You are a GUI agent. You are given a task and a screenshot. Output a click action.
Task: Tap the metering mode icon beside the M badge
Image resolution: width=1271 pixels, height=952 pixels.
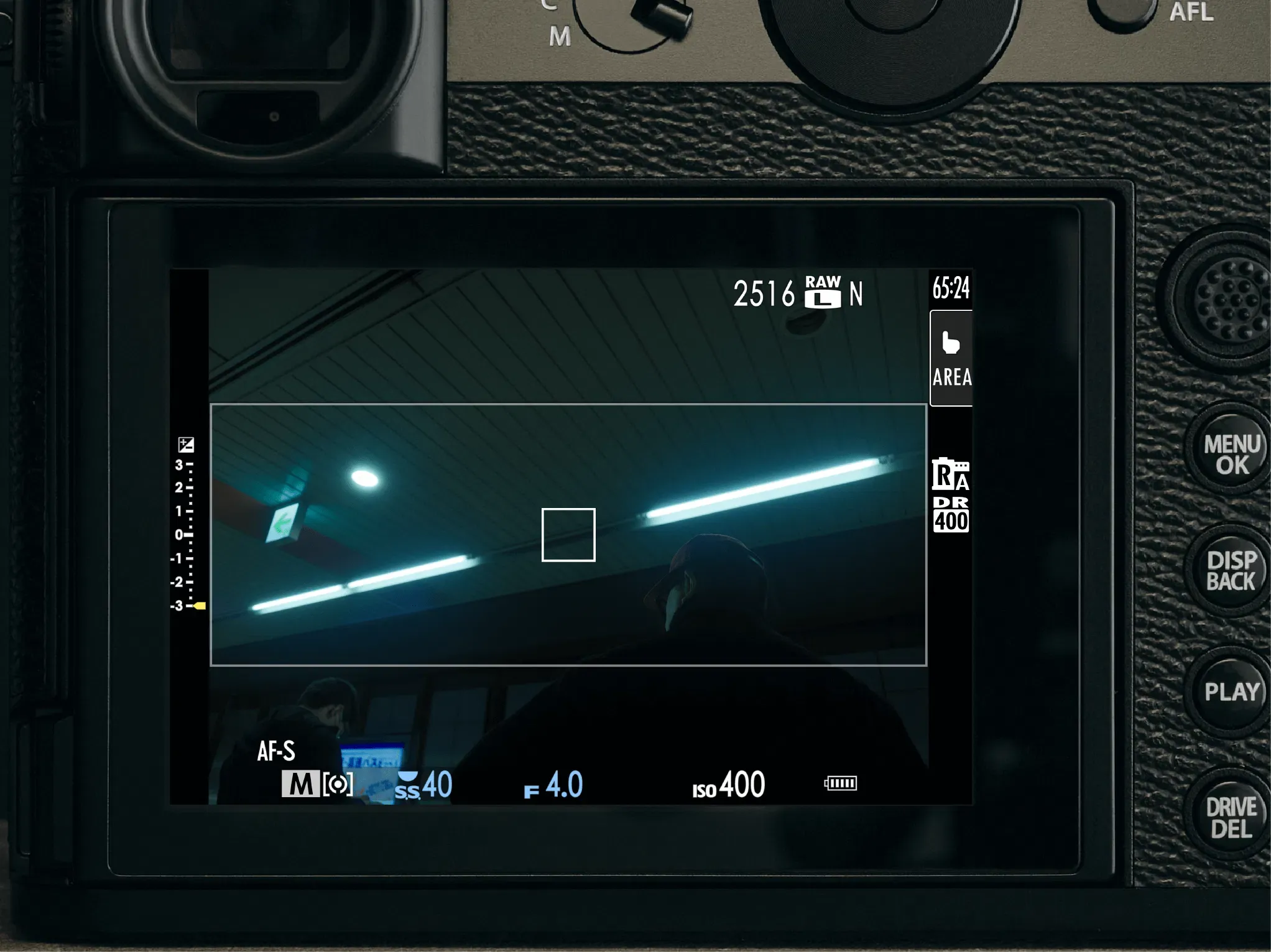click(x=339, y=785)
